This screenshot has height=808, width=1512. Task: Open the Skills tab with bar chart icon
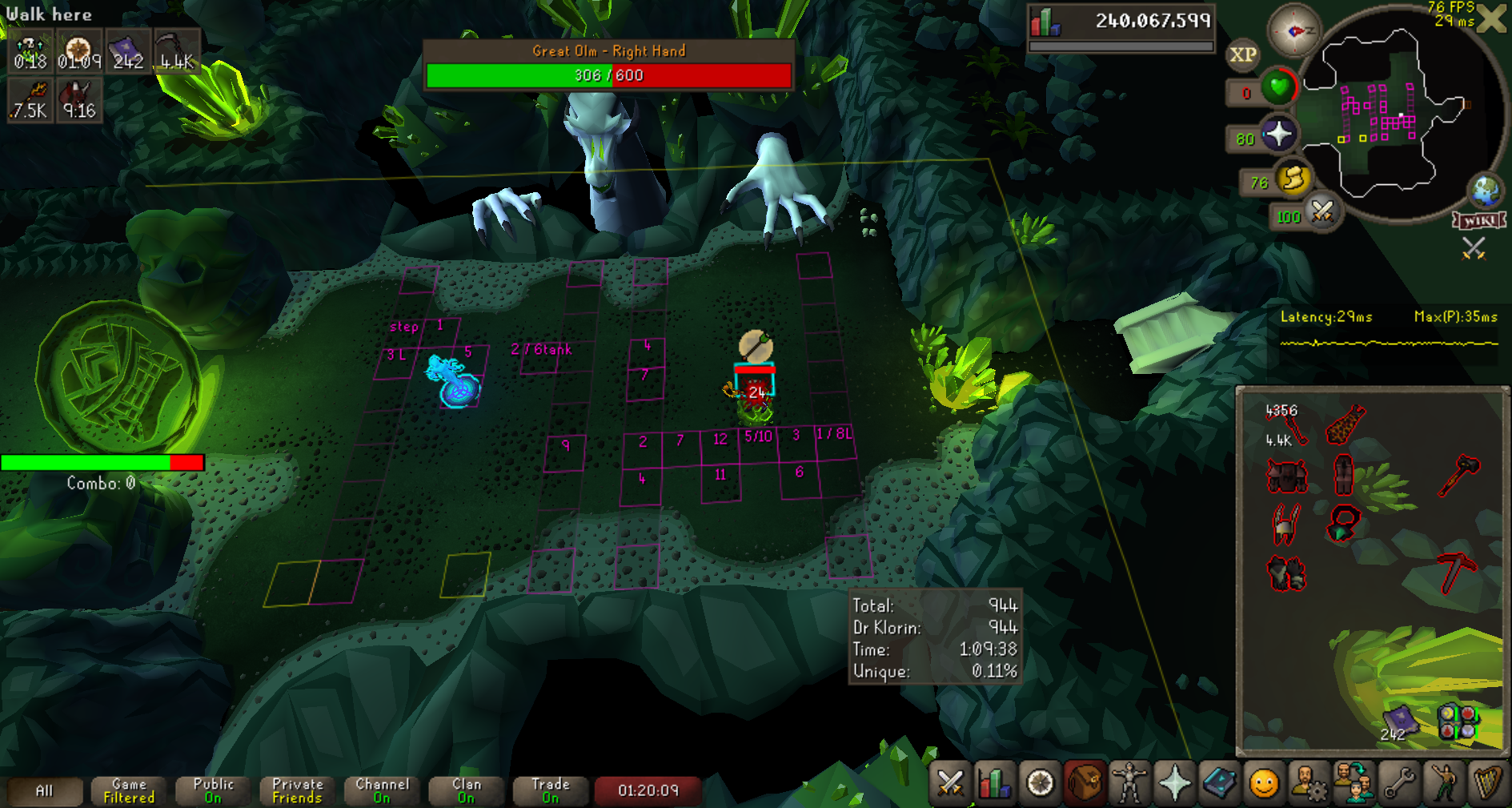(x=995, y=782)
